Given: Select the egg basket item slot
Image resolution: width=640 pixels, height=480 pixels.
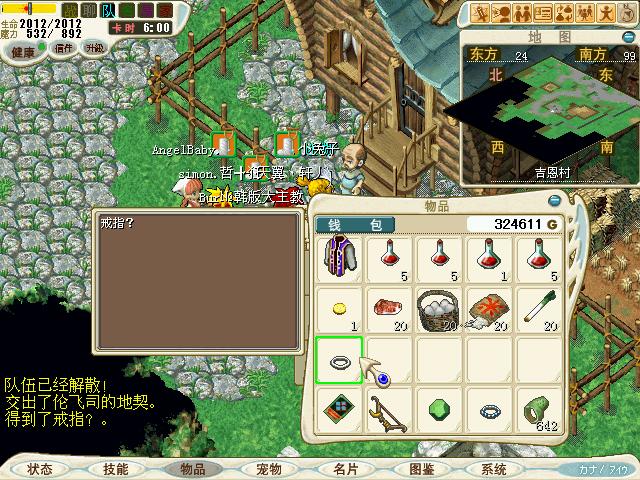Looking at the screenshot, I should pos(438,308).
